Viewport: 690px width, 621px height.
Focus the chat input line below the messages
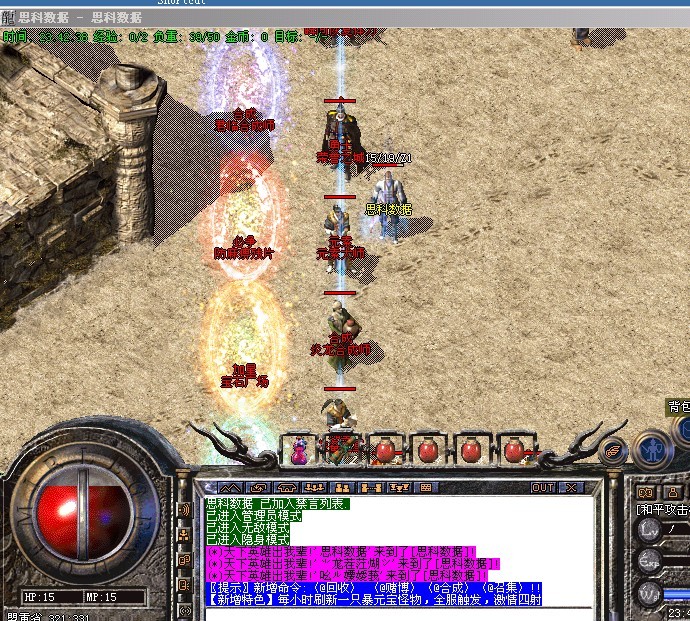(x=400, y=612)
